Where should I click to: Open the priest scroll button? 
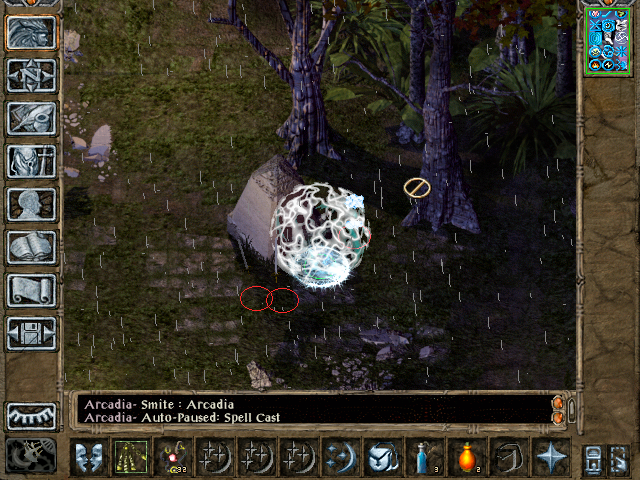(31, 290)
